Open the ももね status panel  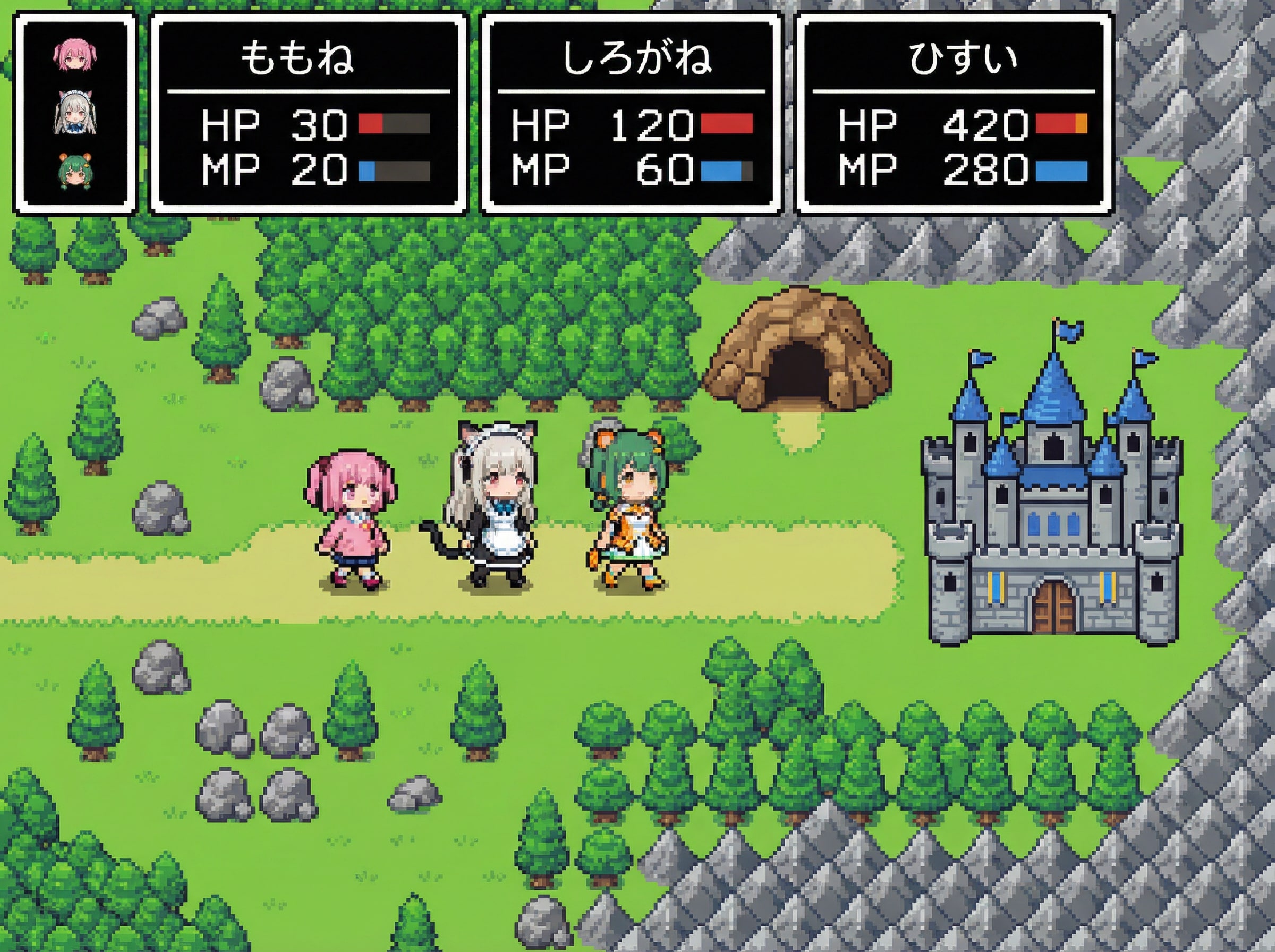pos(308,114)
